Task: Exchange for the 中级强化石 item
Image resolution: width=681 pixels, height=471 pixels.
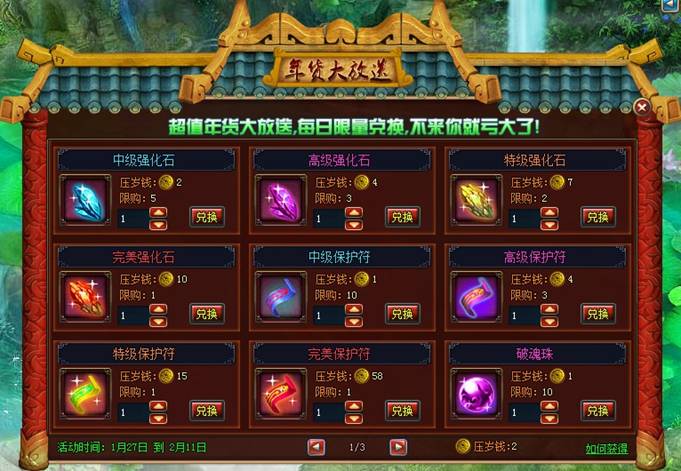Action: coord(207,217)
